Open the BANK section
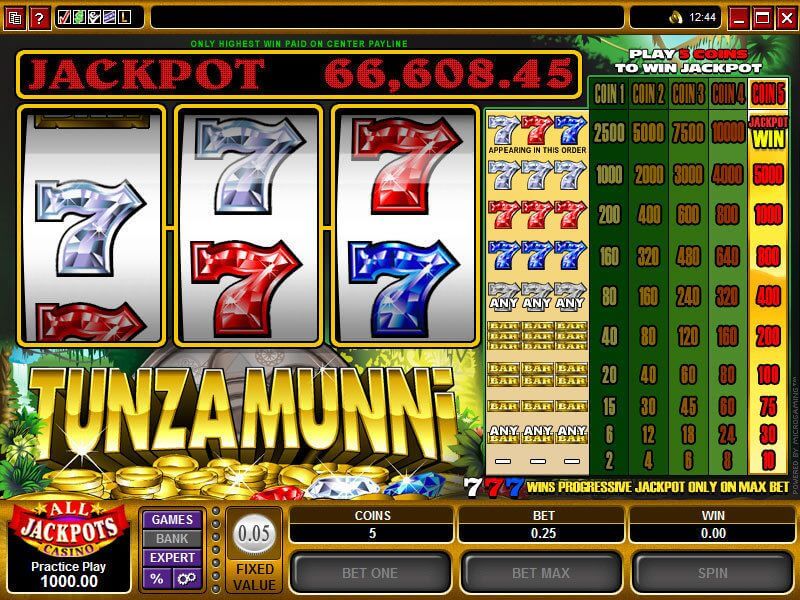Image resolution: width=800 pixels, height=600 pixels. 172,538
